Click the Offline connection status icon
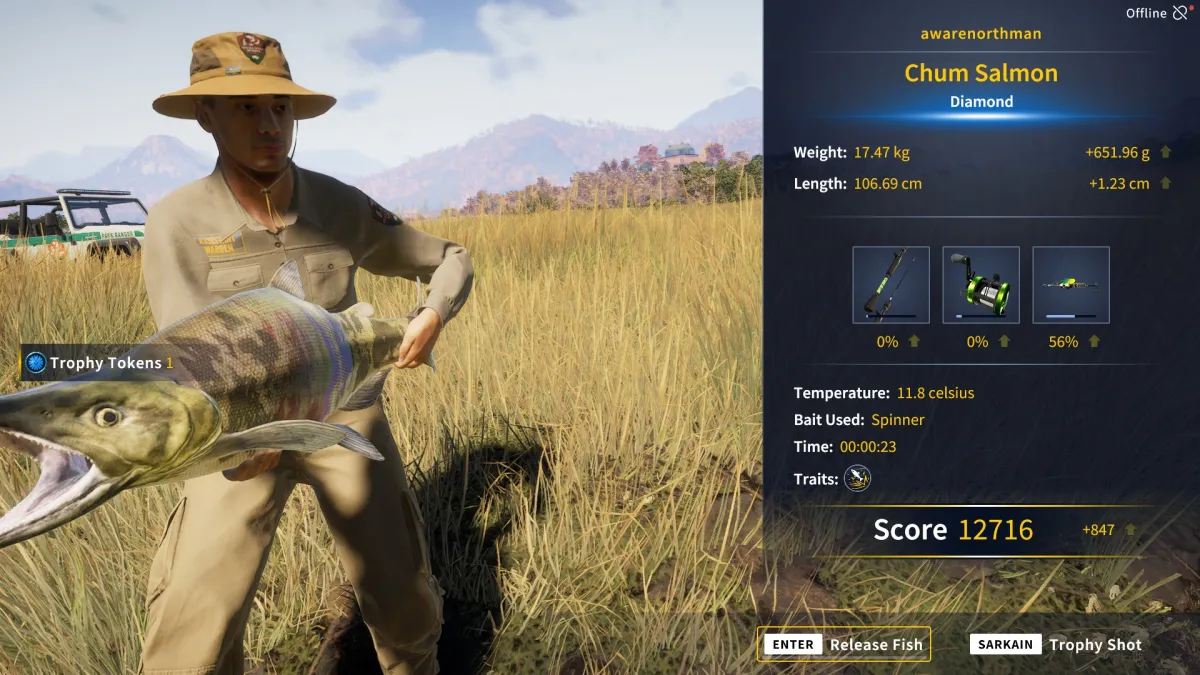Screen dimensions: 1200x675 [1180, 13]
